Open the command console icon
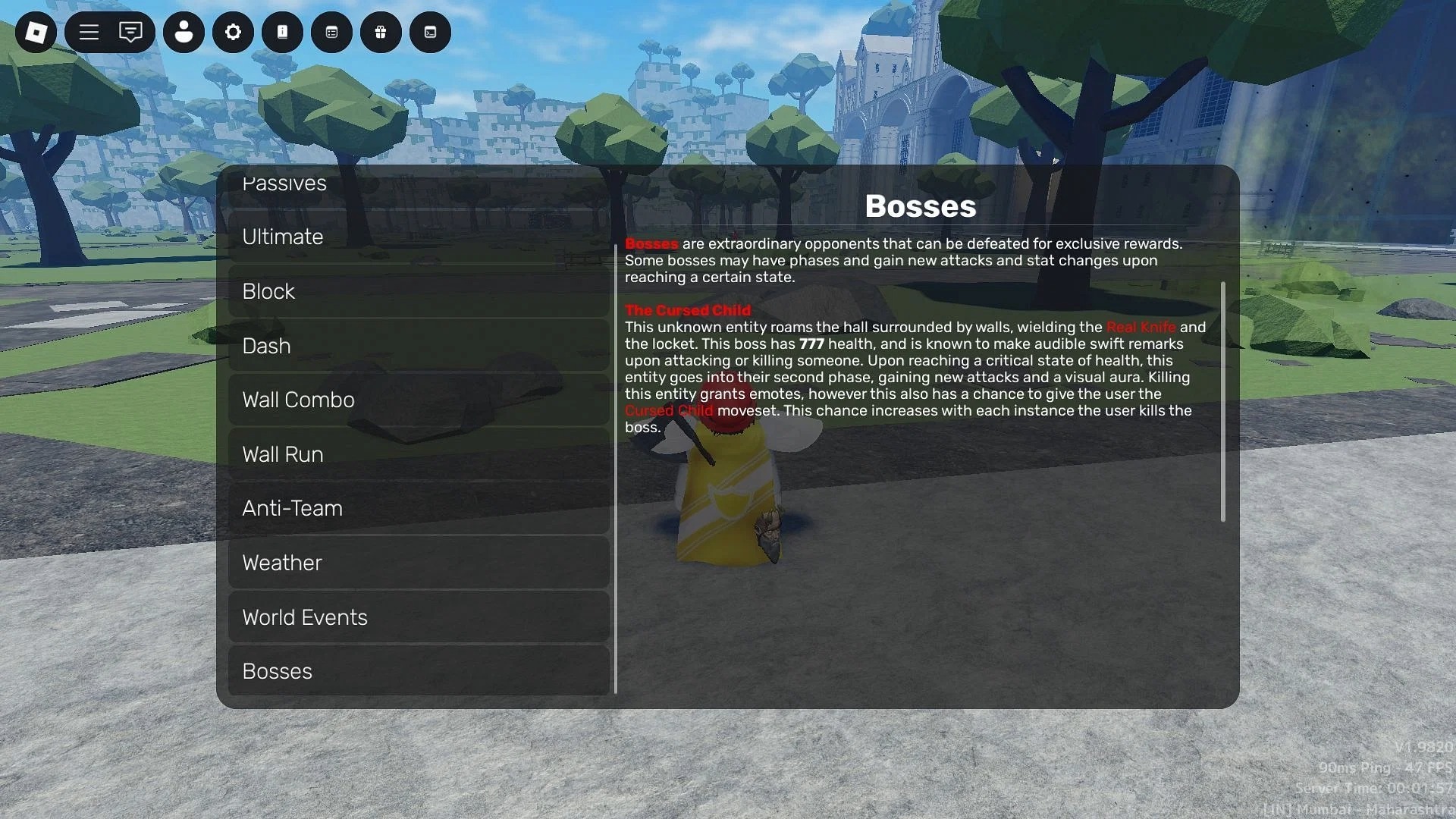1456x819 pixels. click(430, 32)
